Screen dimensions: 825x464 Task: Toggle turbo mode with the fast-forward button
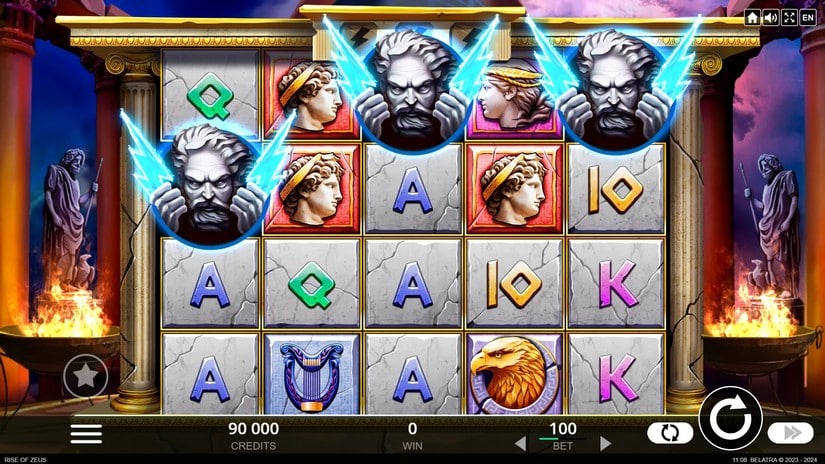790,433
